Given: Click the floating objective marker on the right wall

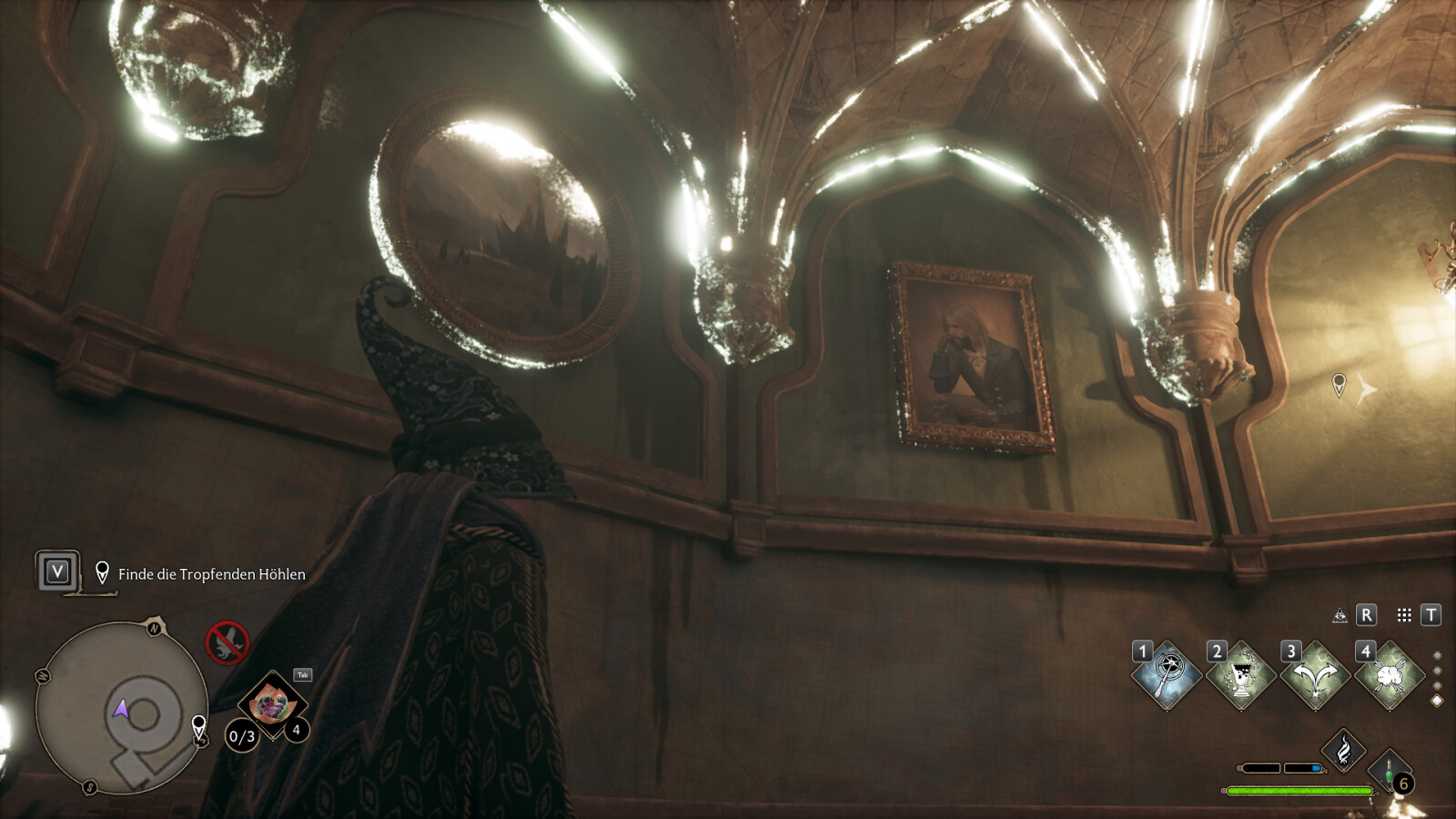Looking at the screenshot, I should [x=1339, y=384].
